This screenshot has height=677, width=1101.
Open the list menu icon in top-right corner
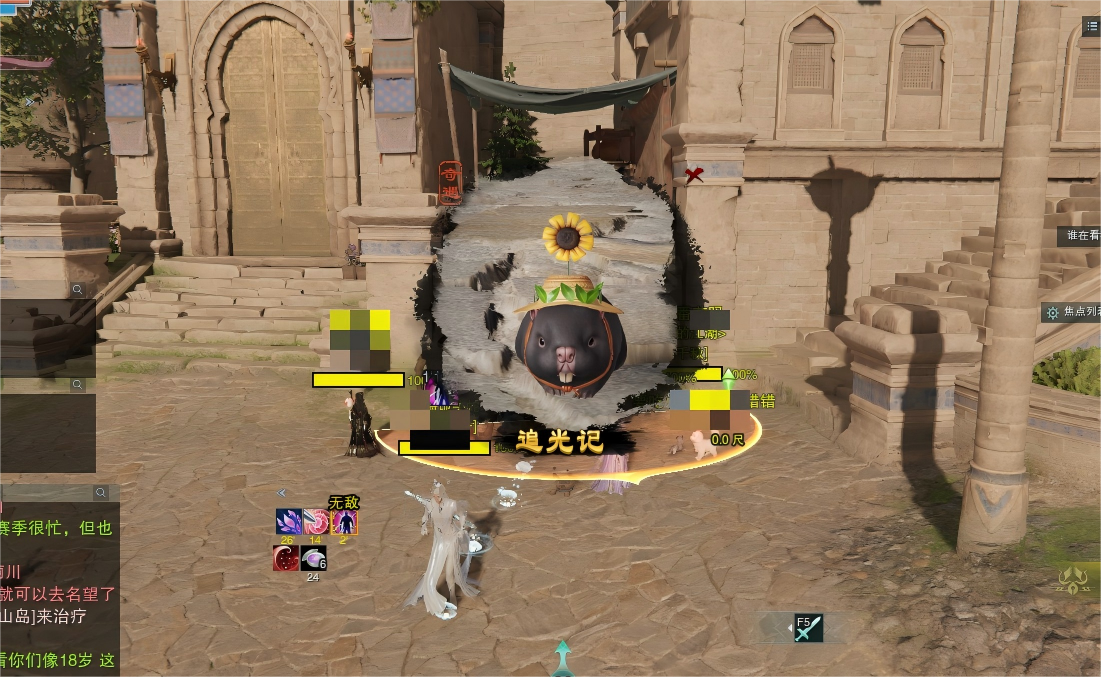[1091, 27]
